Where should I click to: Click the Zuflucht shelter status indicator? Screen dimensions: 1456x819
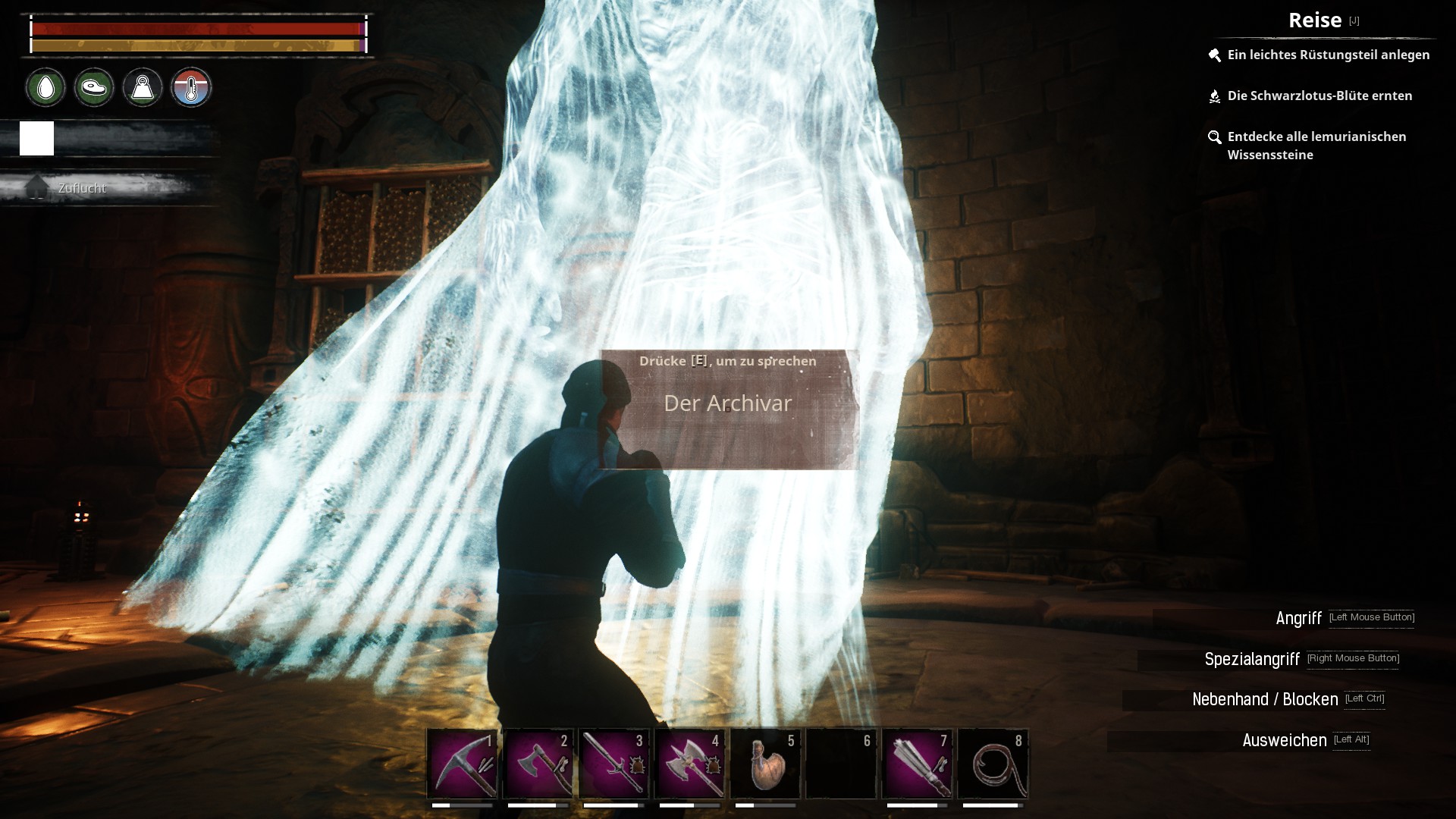tap(82, 188)
